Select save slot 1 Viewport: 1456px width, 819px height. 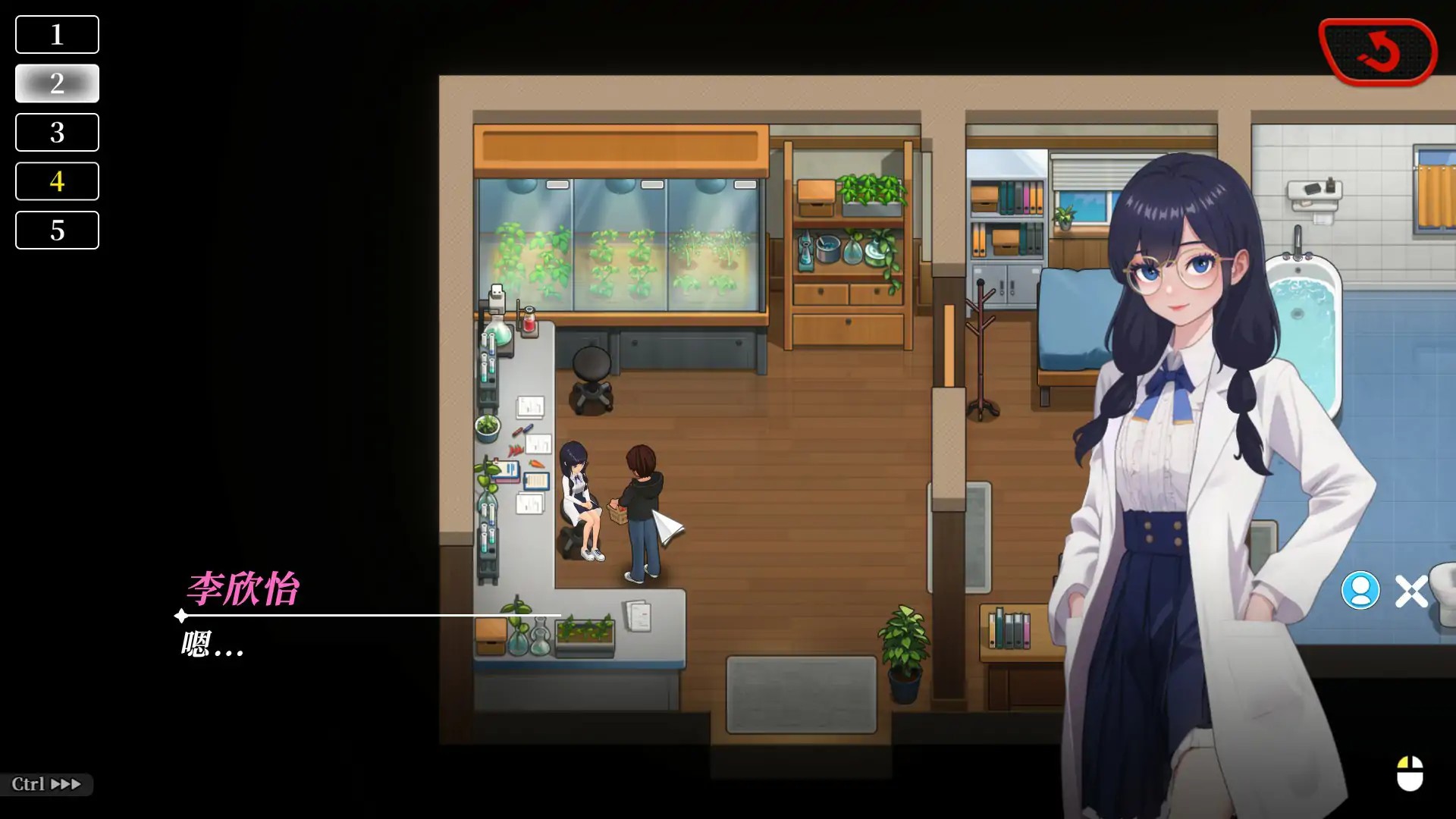pos(57,34)
